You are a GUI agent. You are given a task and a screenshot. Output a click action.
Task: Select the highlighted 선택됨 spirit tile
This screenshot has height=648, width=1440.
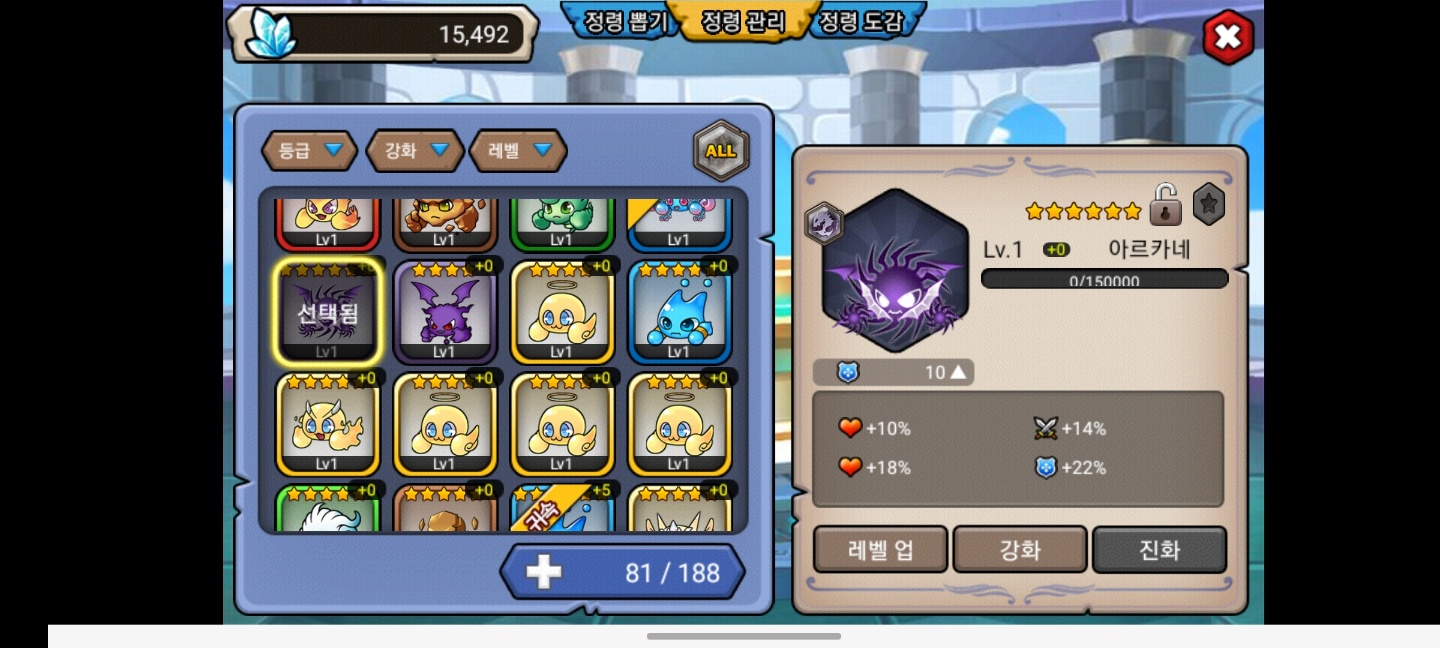[x=327, y=312]
